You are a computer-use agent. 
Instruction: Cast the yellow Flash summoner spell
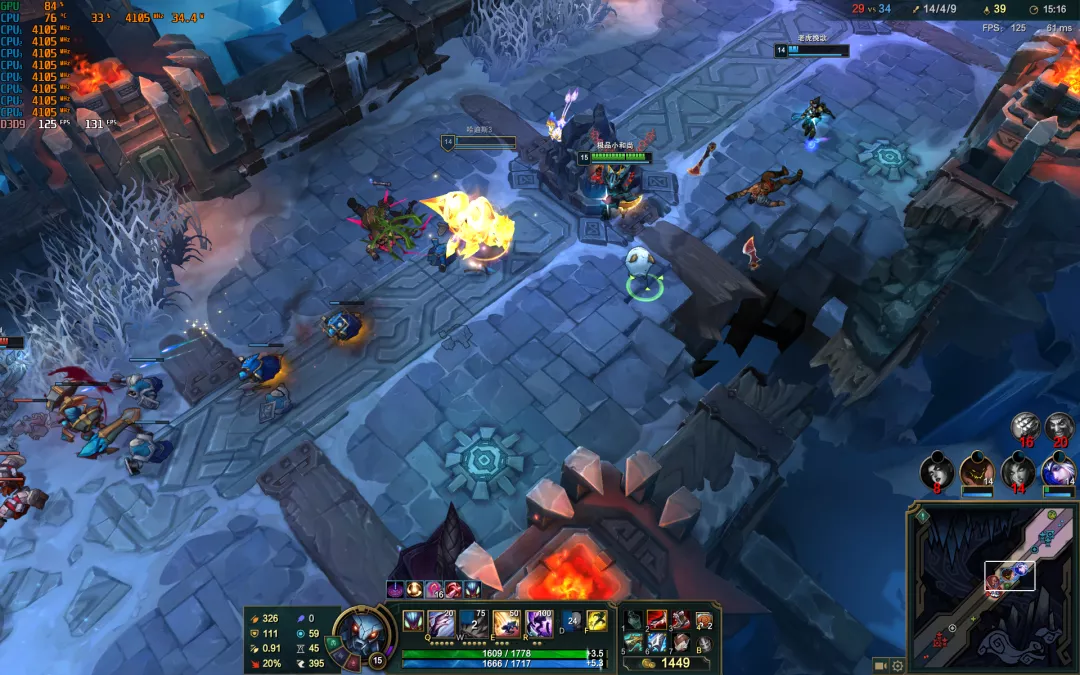(x=597, y=620)
